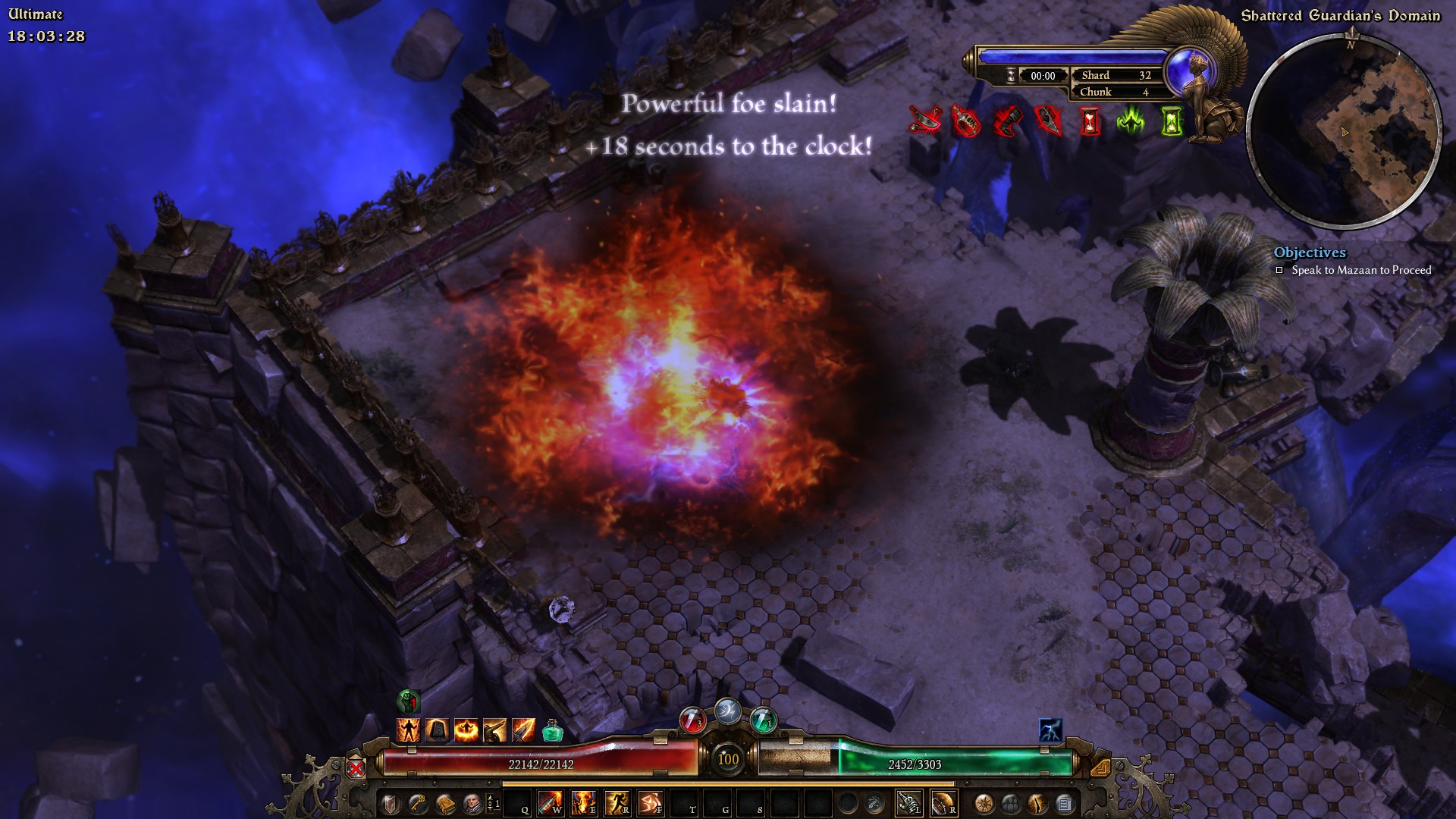Click the gold corner button beside energy bar

click(x=1100, y=768)
